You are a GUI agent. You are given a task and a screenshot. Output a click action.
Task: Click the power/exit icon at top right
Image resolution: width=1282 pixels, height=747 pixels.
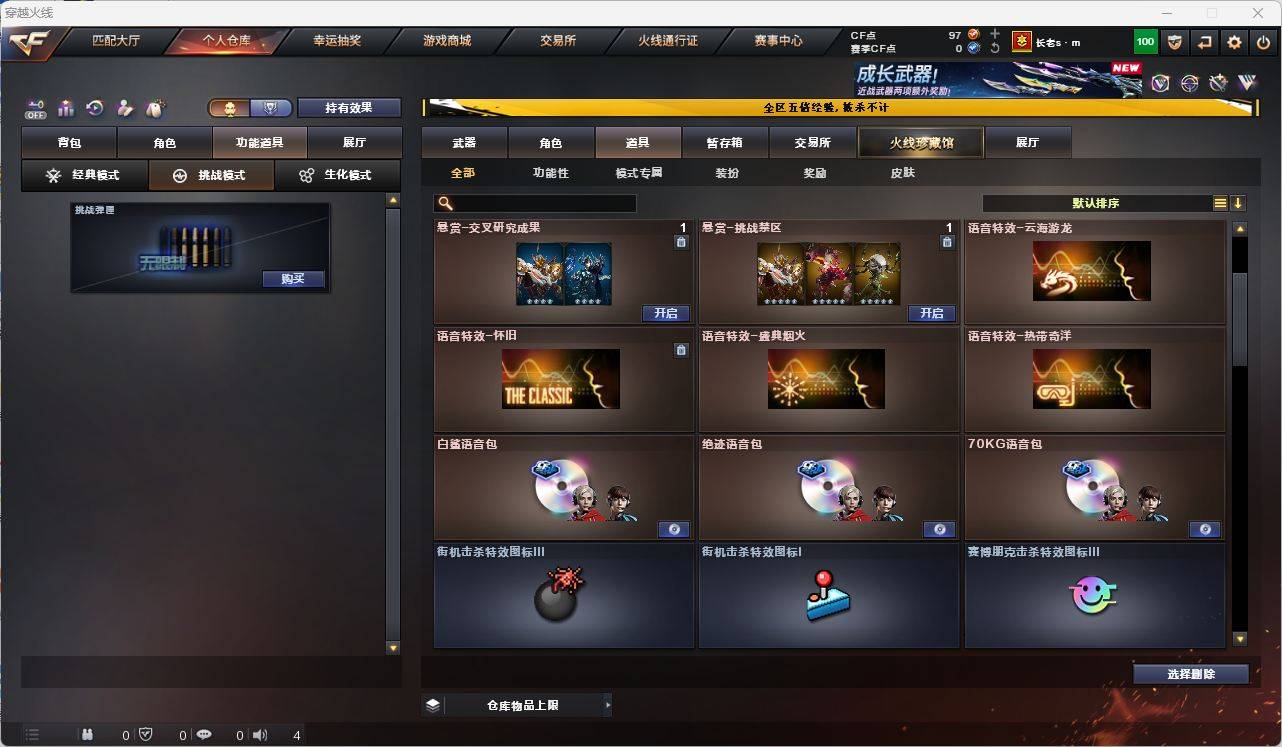pos(1262,41)
